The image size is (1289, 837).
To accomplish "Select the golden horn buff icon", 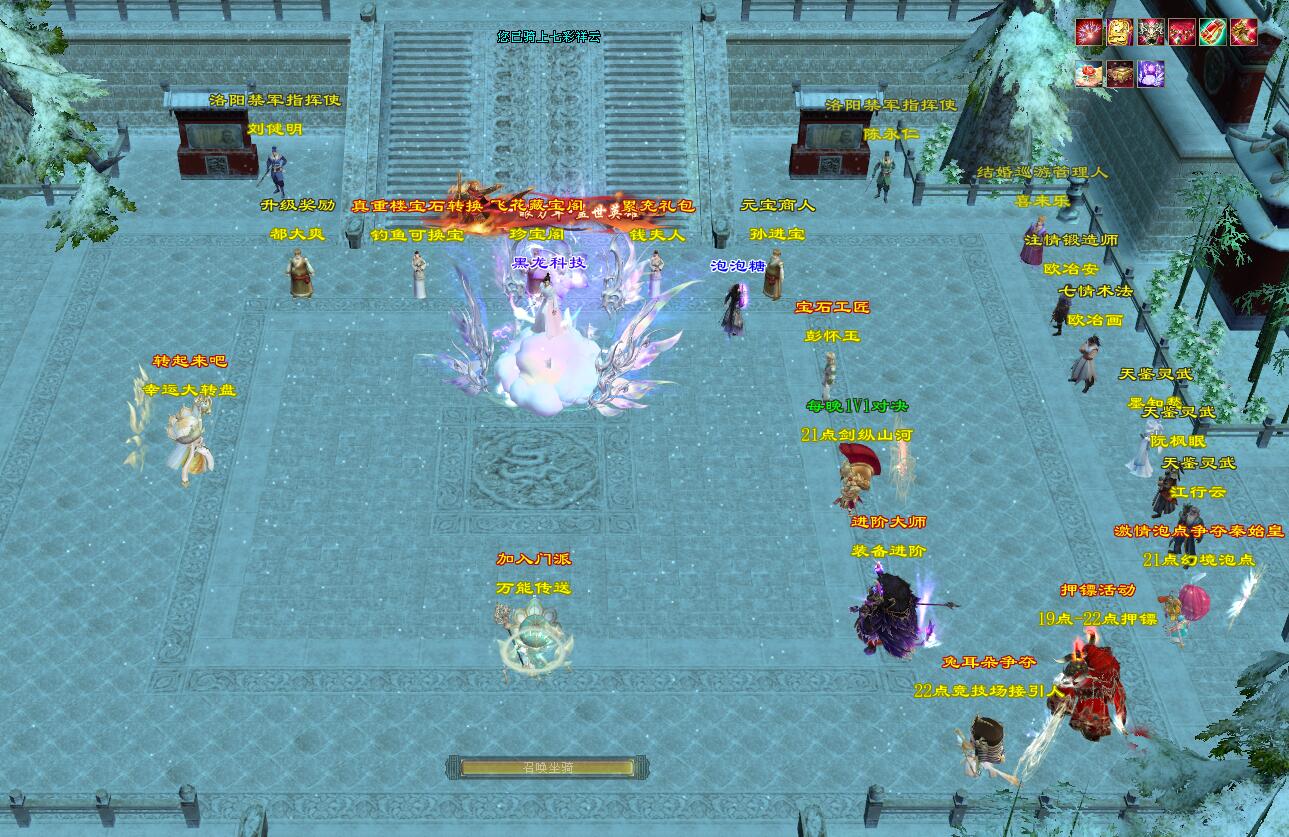I will point(1243,32).
